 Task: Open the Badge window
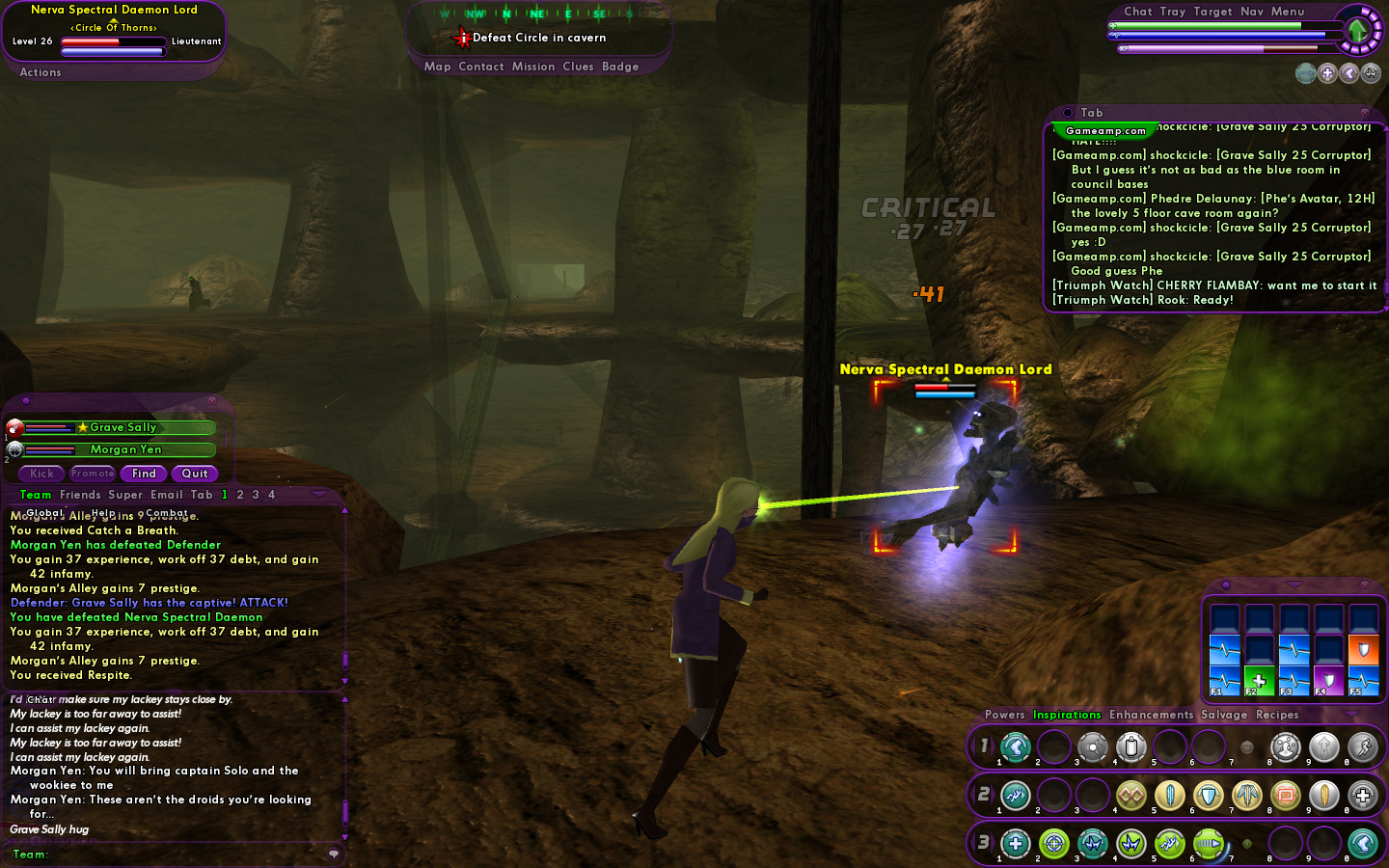620,67
